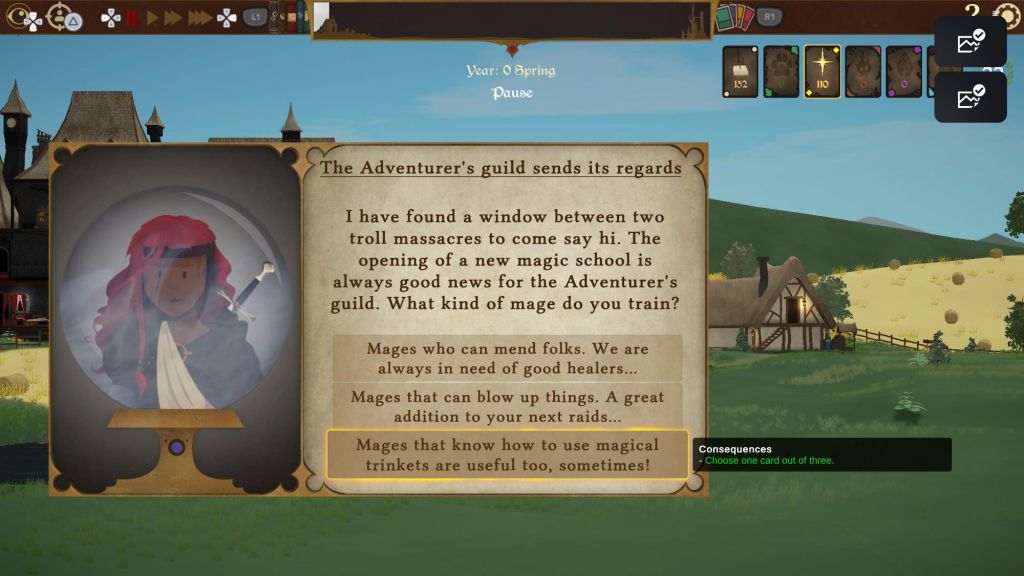Toggle the eye view icon
1024x576 pixels.
click(x=21, y=17)
